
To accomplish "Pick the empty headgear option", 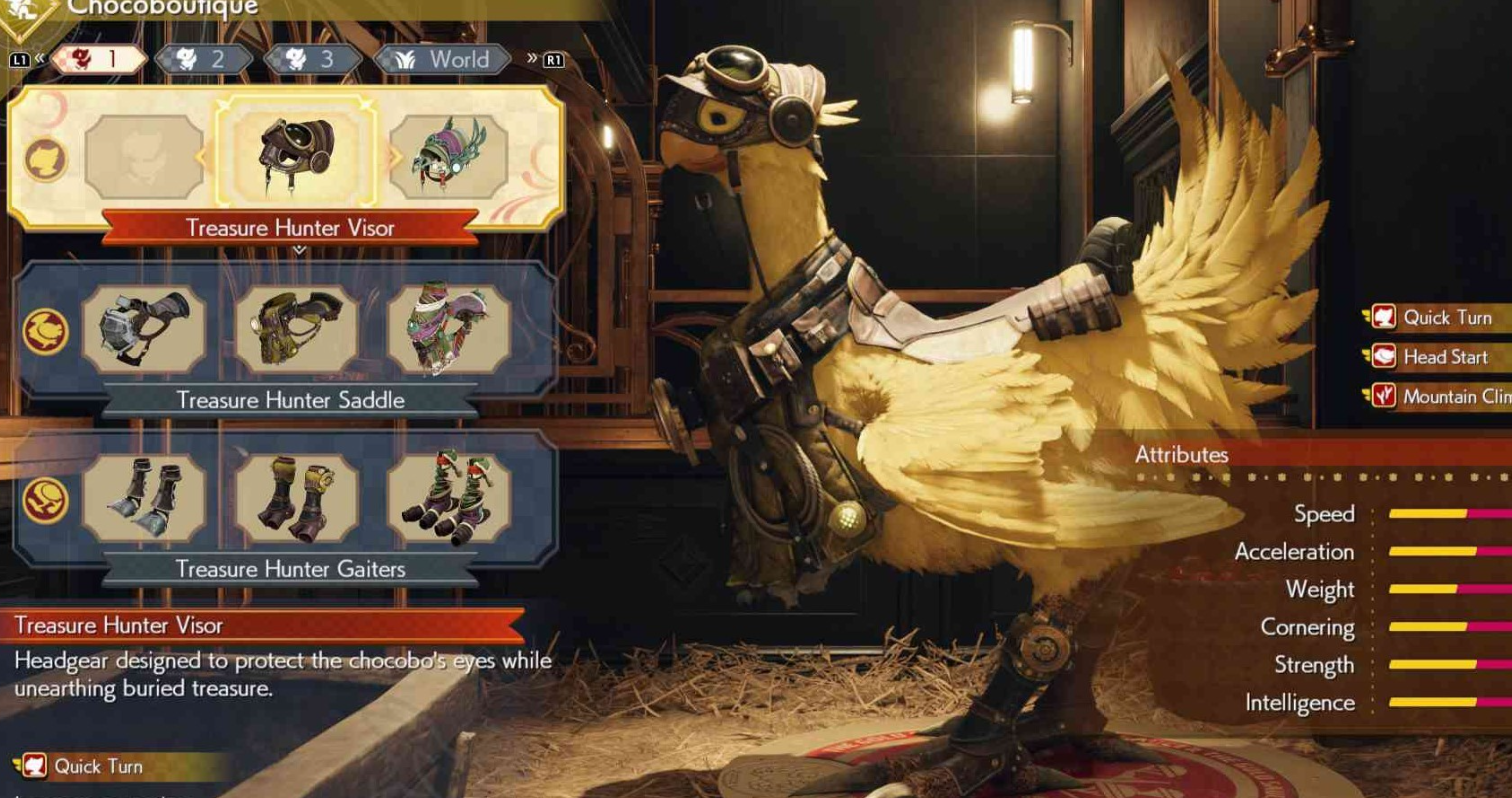I will pos(144,156).
